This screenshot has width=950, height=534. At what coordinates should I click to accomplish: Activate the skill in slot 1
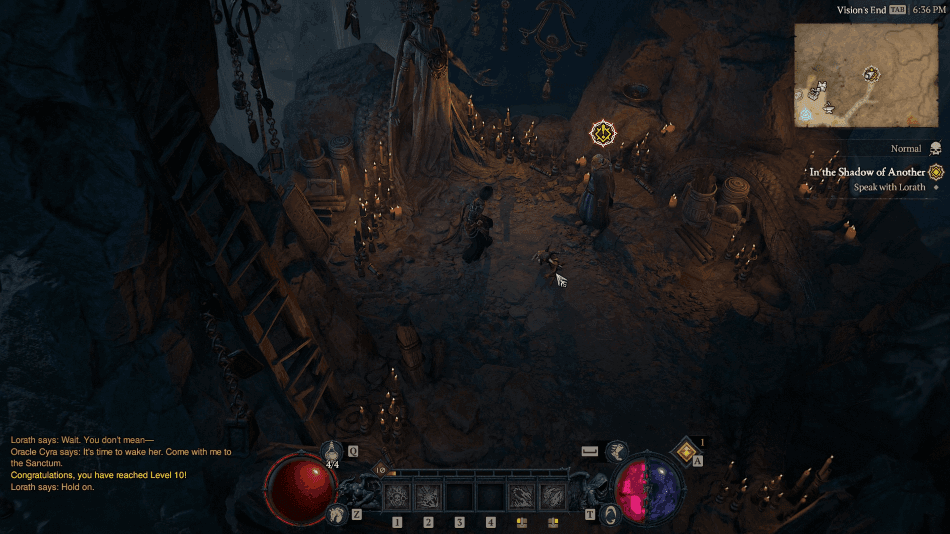[397, 495]
